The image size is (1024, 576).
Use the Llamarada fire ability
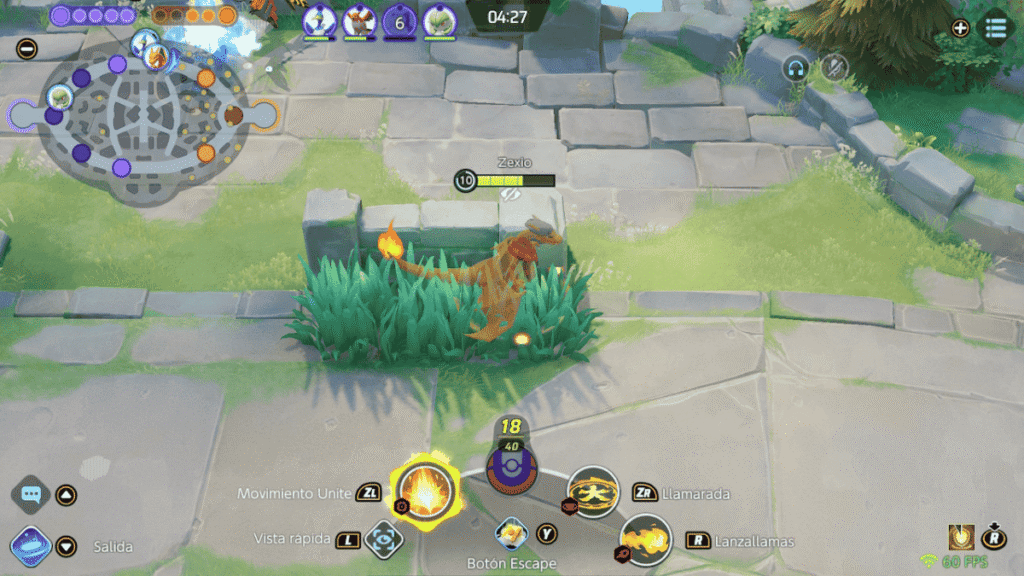(593, 491)
